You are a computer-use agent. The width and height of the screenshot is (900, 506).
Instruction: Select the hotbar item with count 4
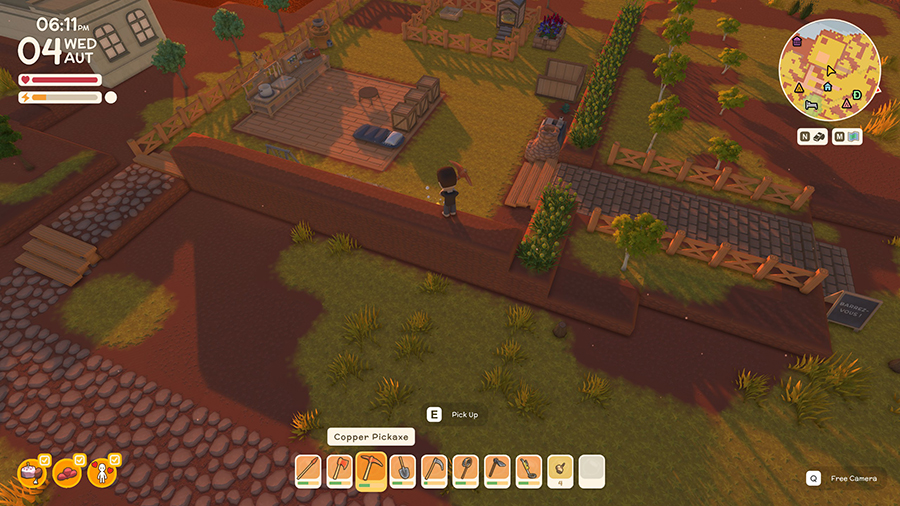point(560,469)
